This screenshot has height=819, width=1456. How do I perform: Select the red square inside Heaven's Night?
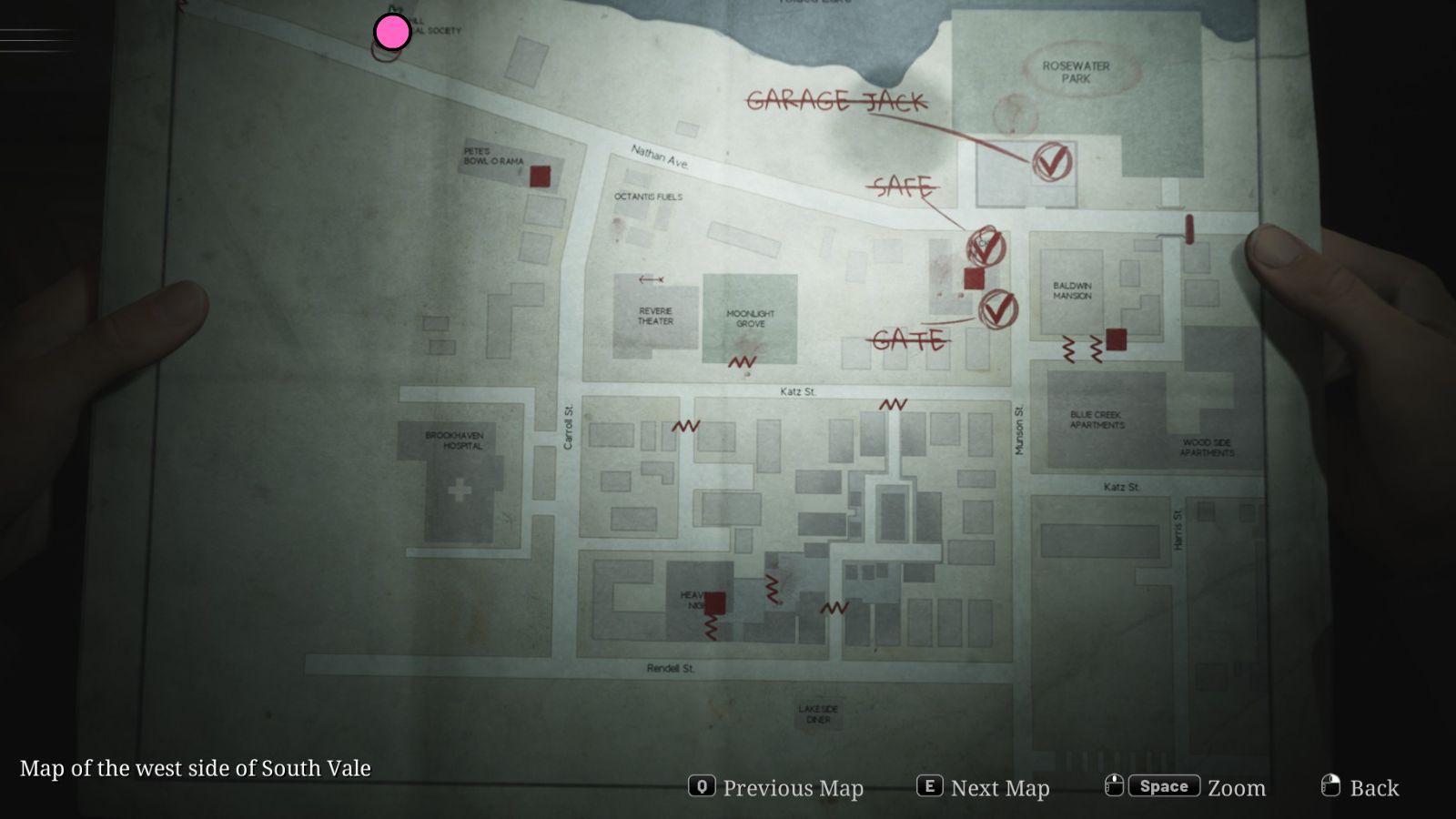[715, 602]
